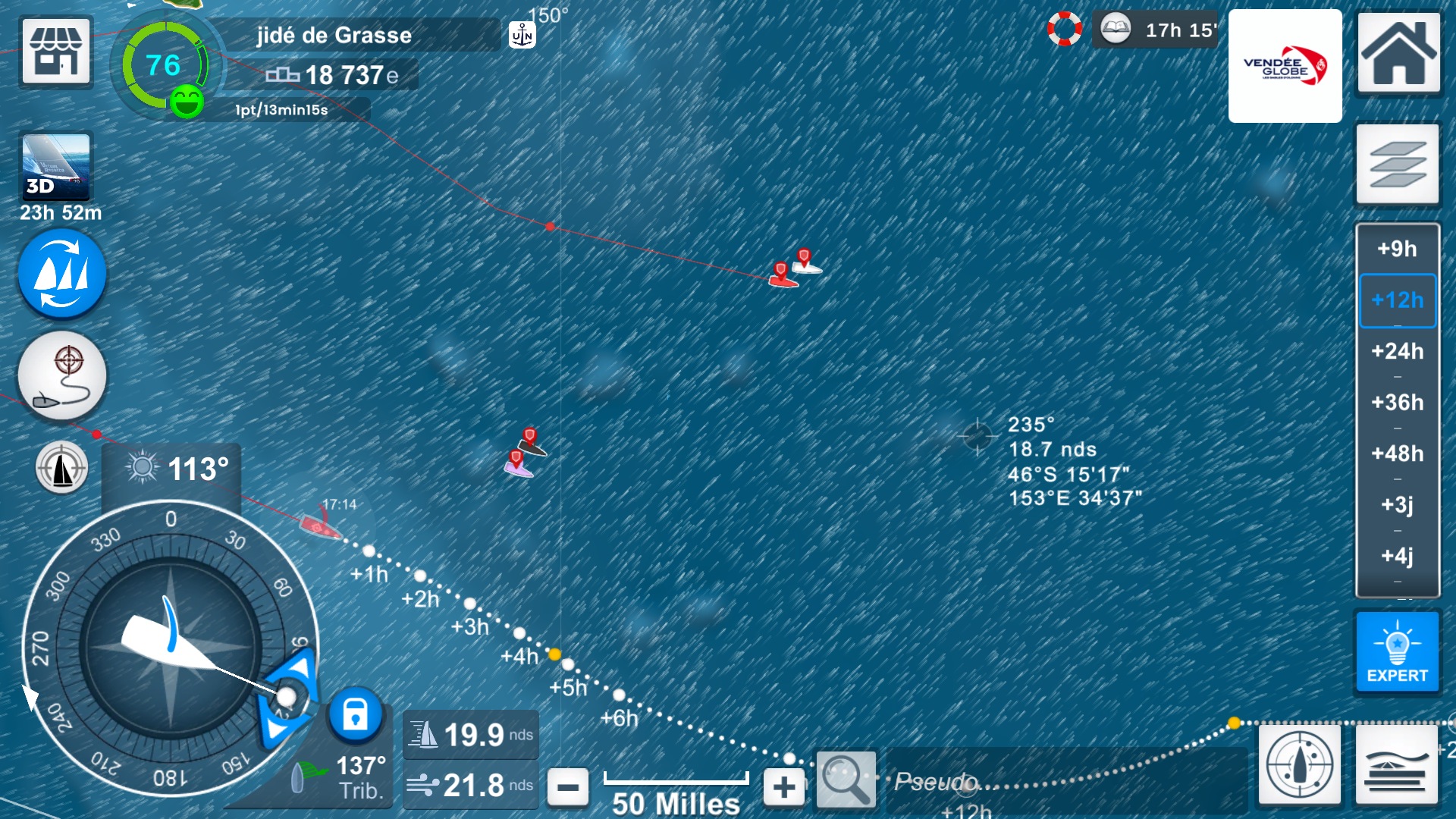Select the +9h forecast step
Viewport: 1456px width, 819px height.
click(1397, 249)
